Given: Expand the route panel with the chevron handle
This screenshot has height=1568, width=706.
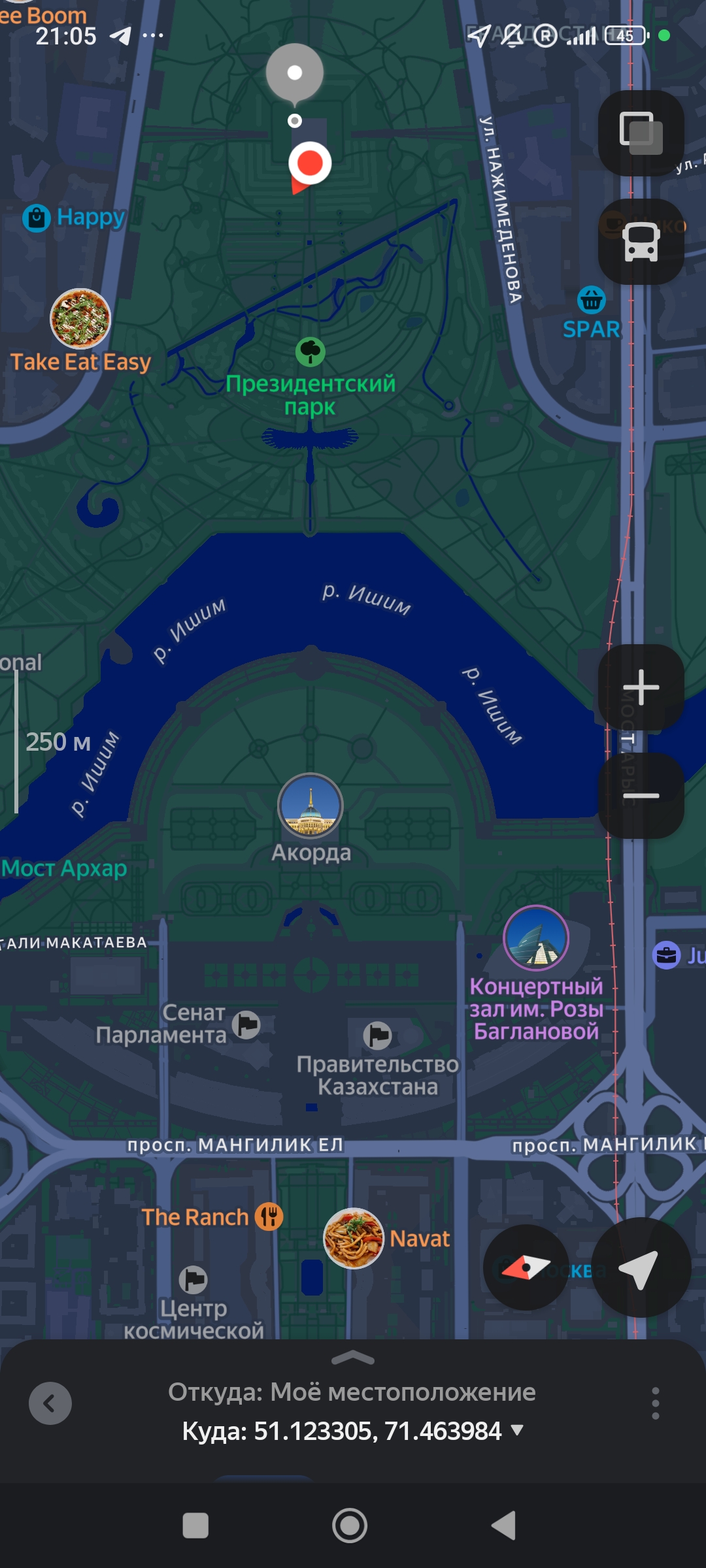Looking at the screenshot, I should [x=353, y=1359].
